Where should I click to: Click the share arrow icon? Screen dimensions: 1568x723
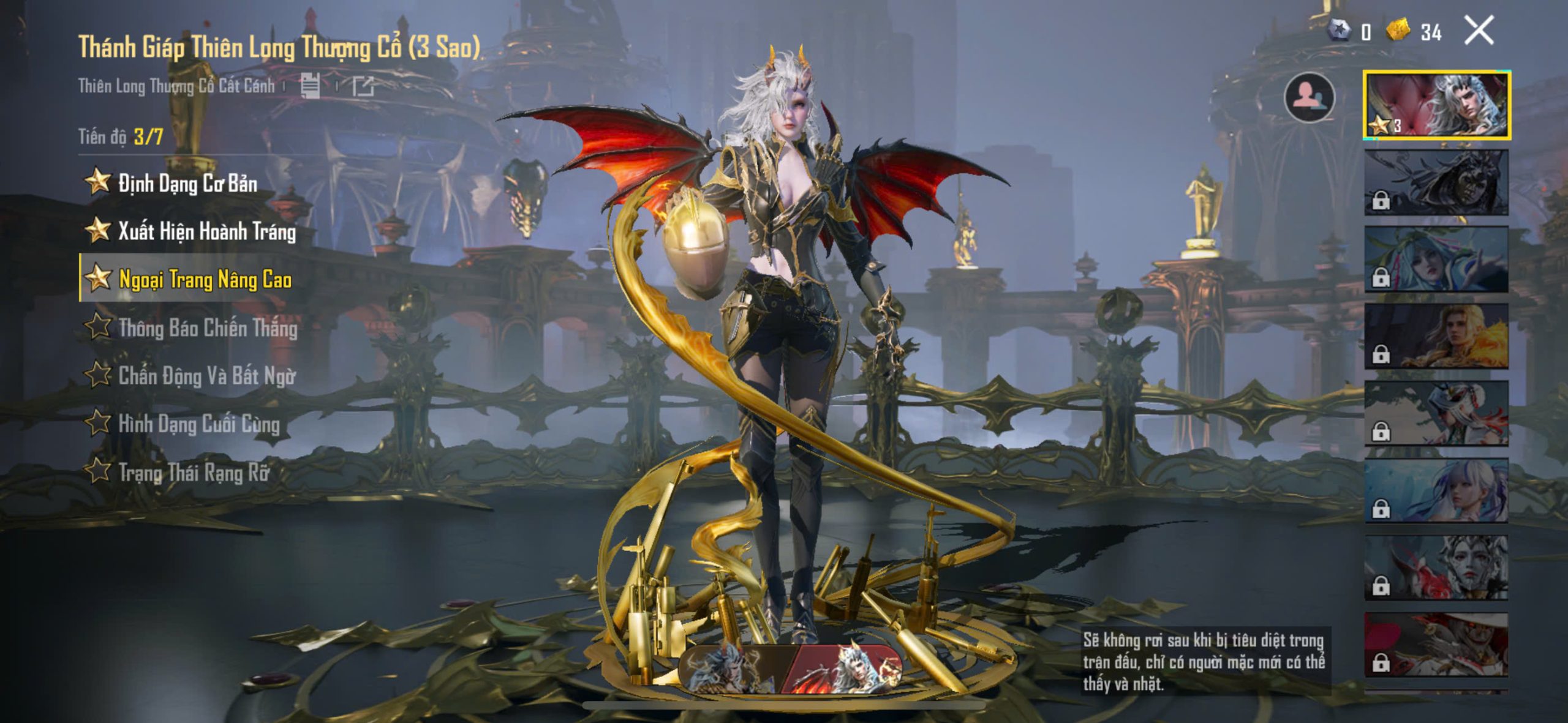click(363, 86)
